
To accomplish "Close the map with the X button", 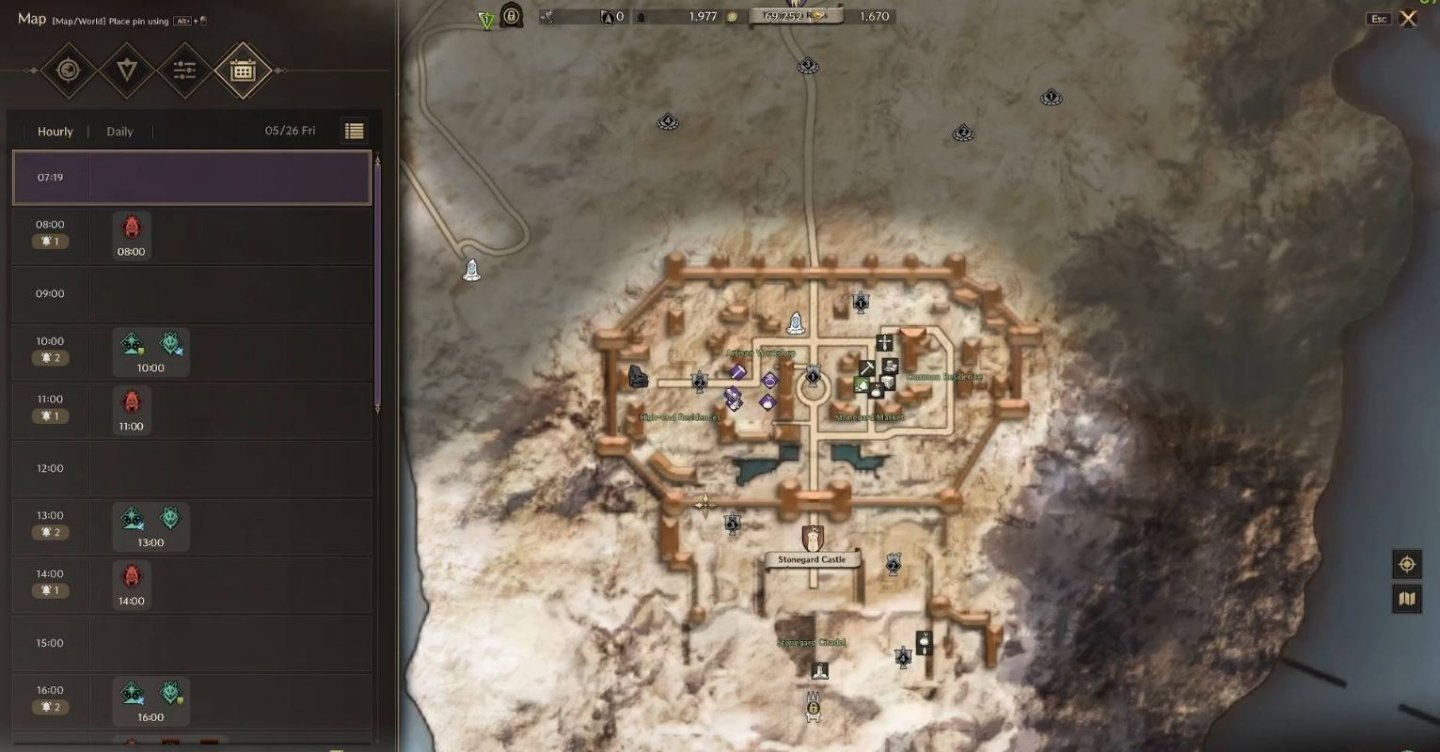I will pyautogui.click(x=1408, y=18).
